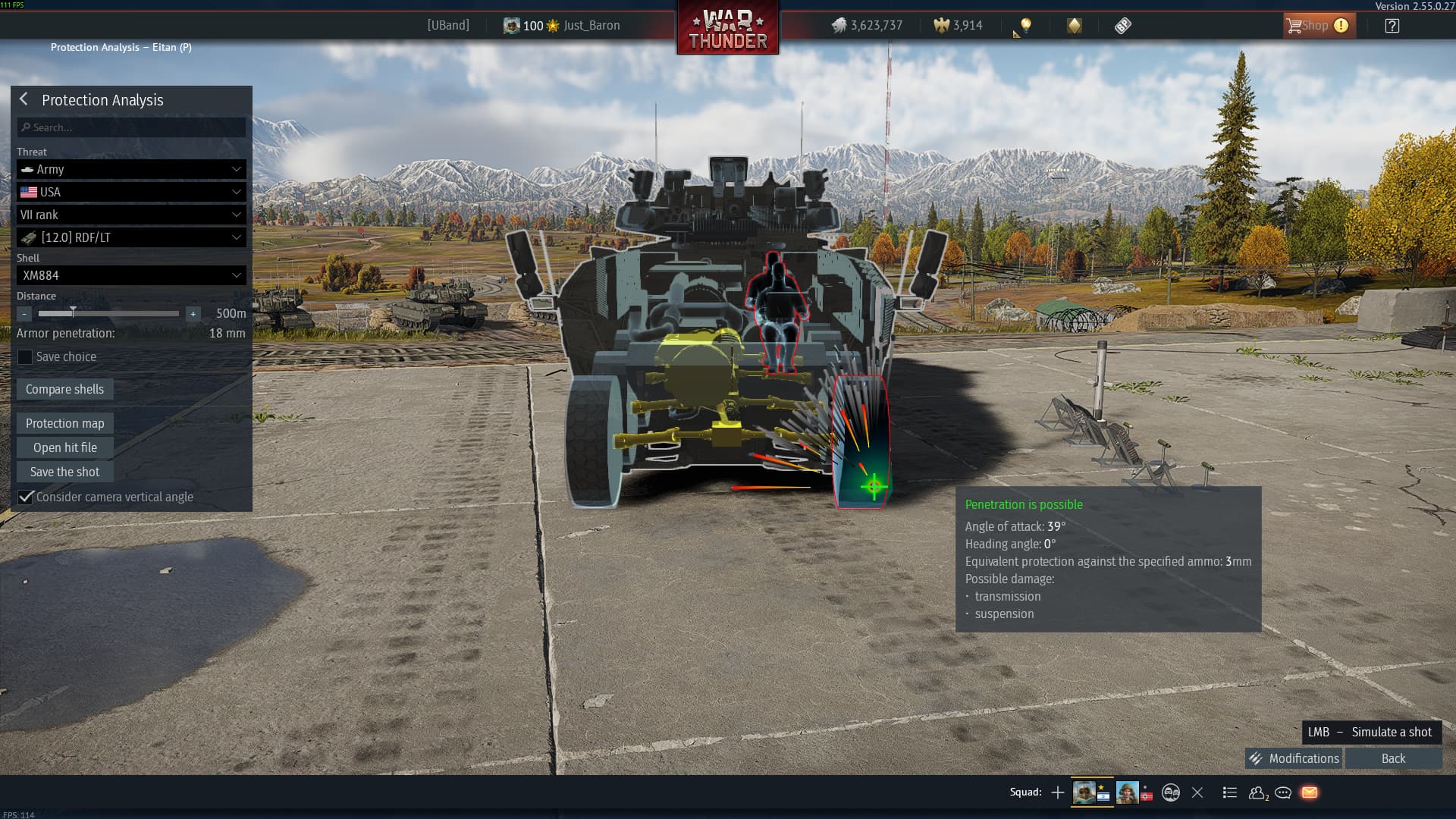Toggle Consider camera vertical angle checkbox
The height and width of the screenshot is (819, 1456).
26,497
